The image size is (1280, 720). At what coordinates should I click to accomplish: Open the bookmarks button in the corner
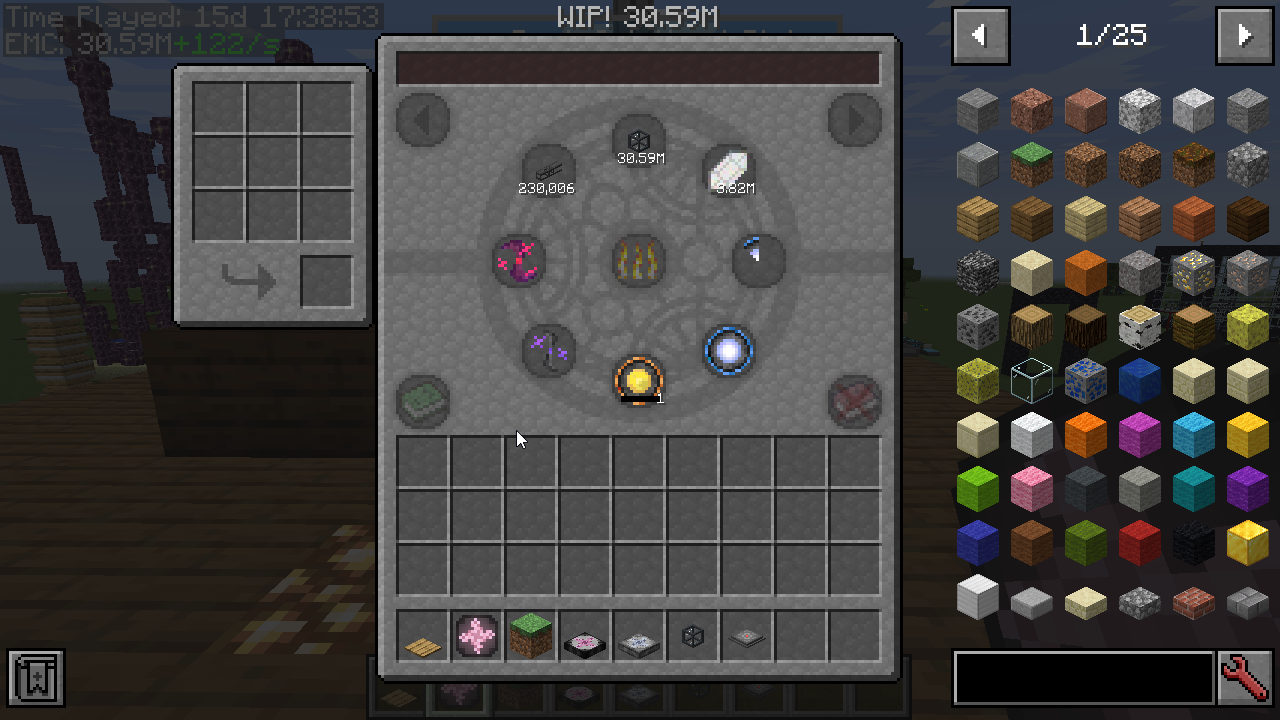36,678
